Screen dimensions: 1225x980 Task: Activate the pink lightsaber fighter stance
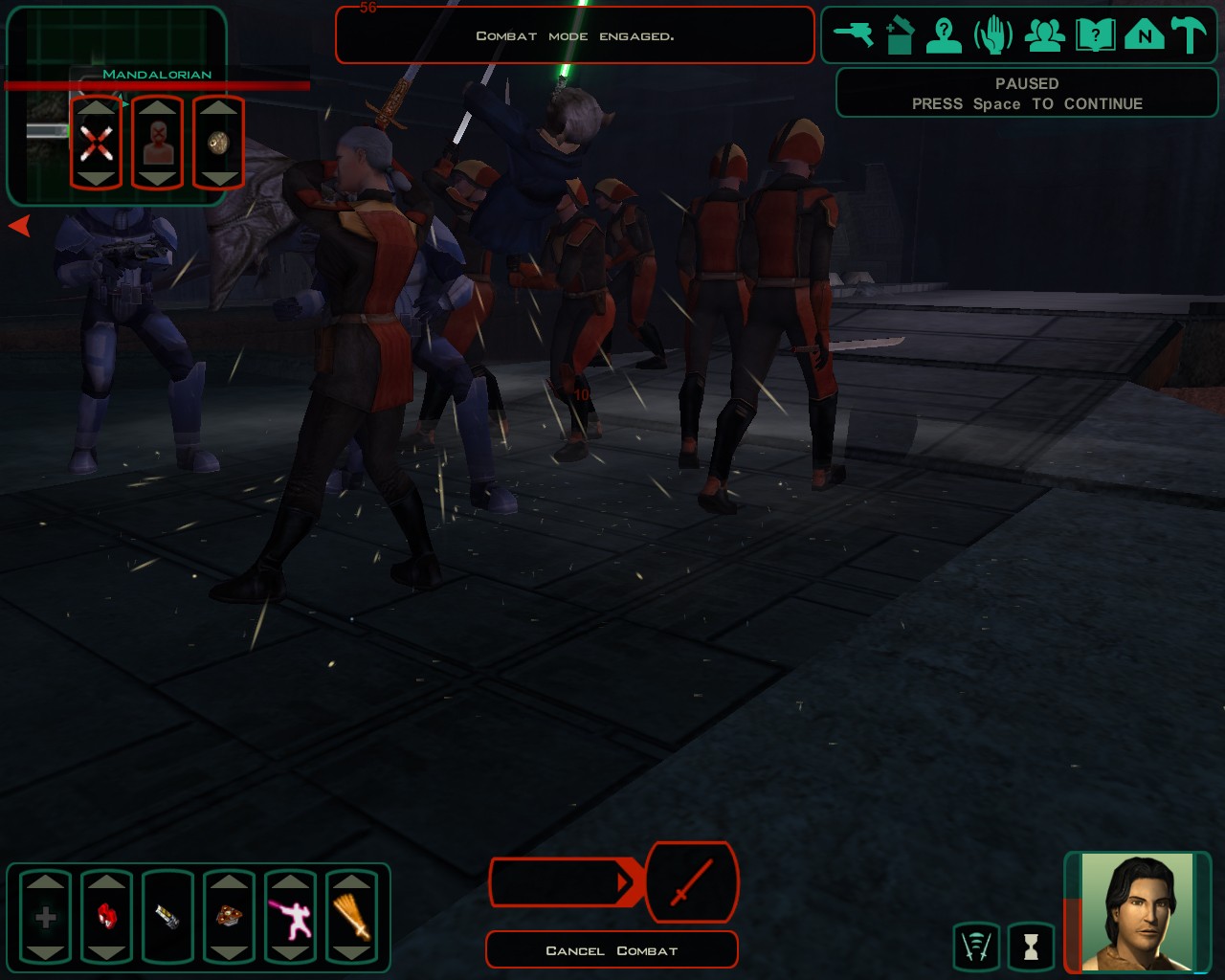[290, 917]
